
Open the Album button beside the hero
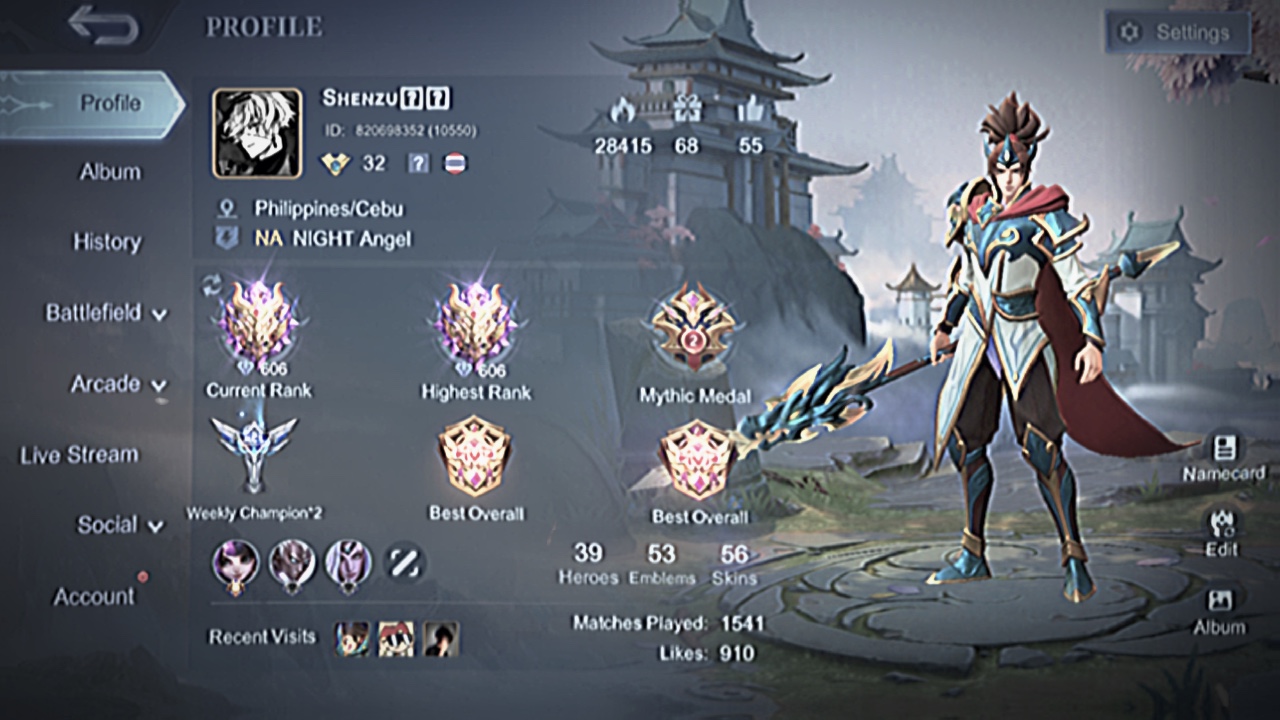tap(1220, 611)
